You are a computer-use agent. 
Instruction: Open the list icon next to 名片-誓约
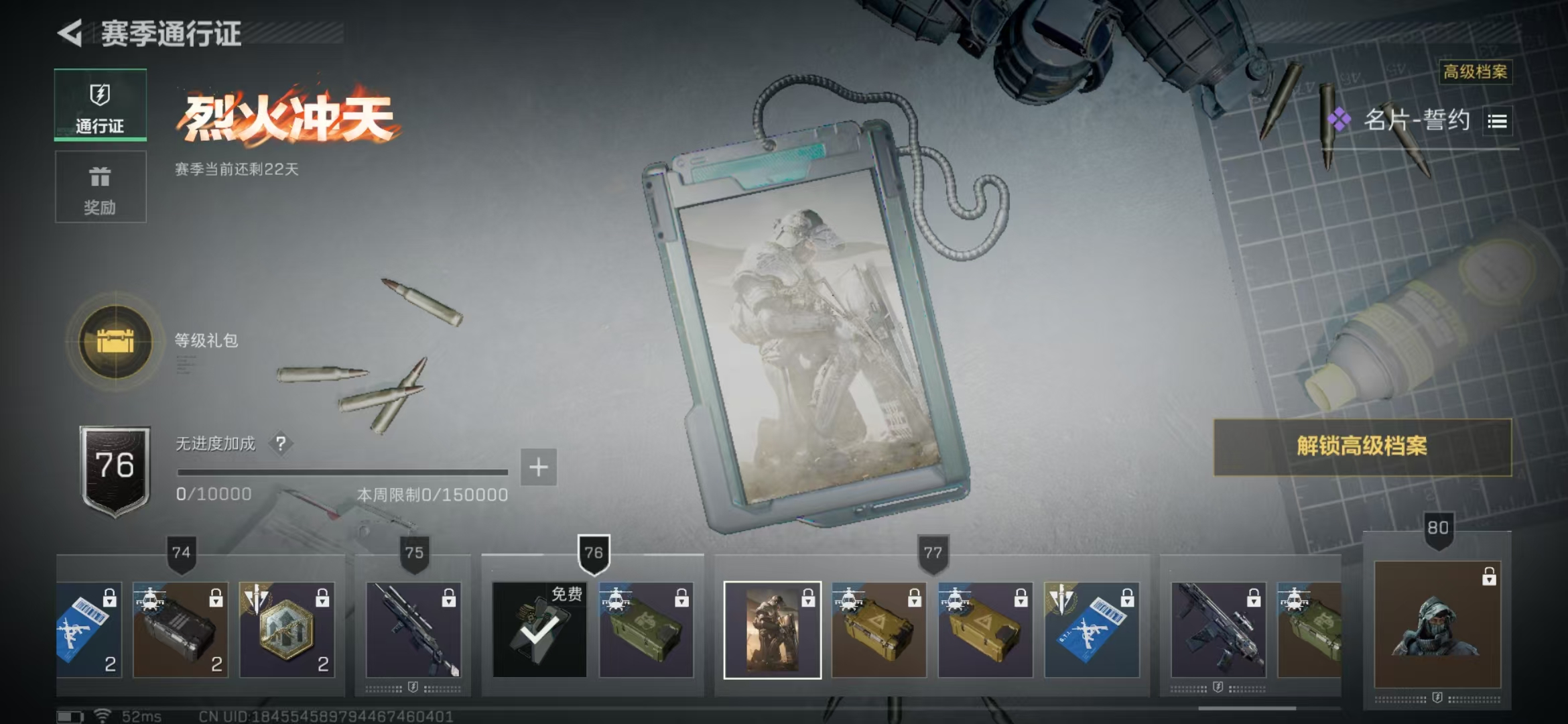pyautogui.click(x=1497, y=121)
